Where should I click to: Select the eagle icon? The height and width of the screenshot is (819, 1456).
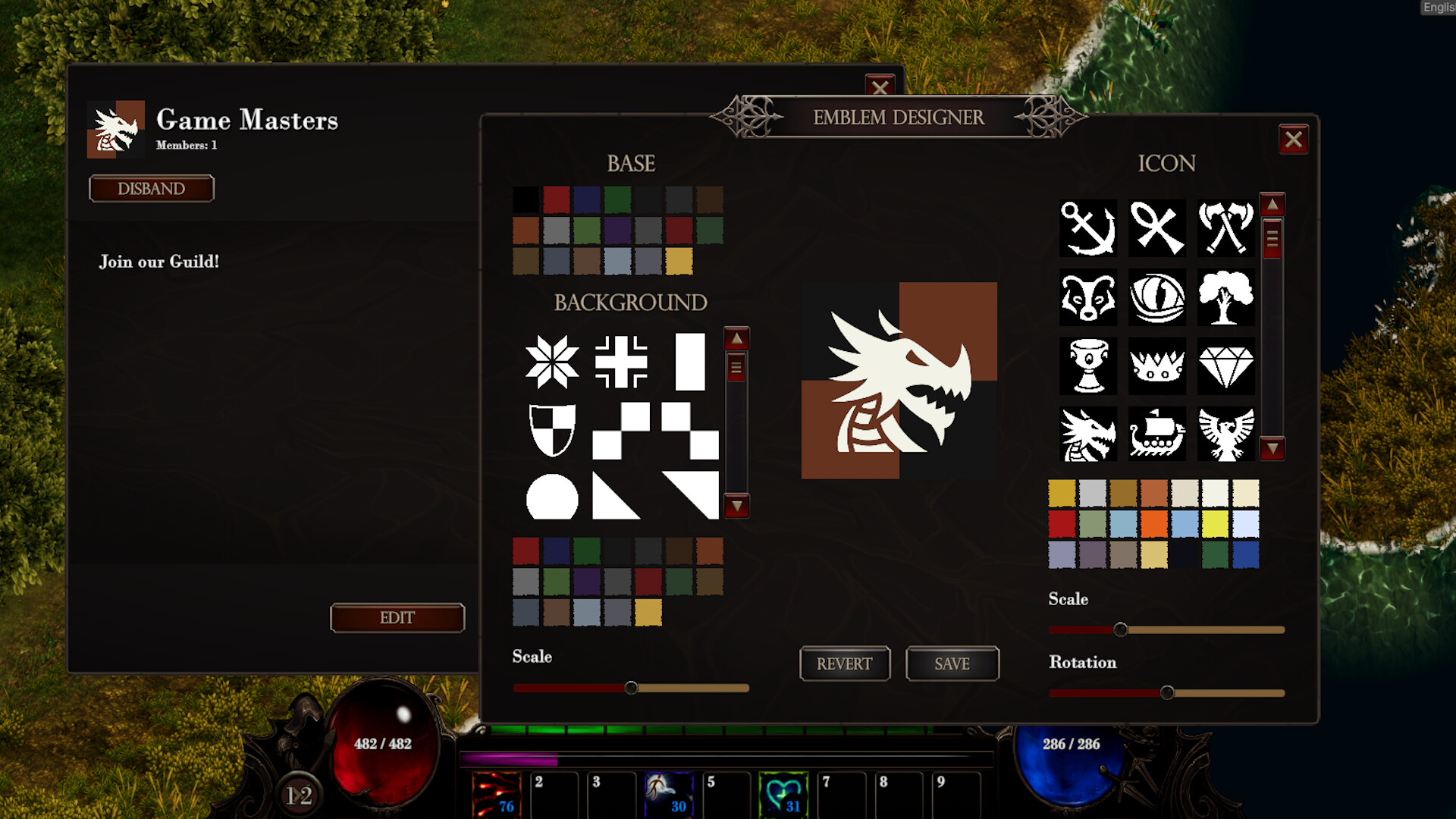(x=1225, y=435)
